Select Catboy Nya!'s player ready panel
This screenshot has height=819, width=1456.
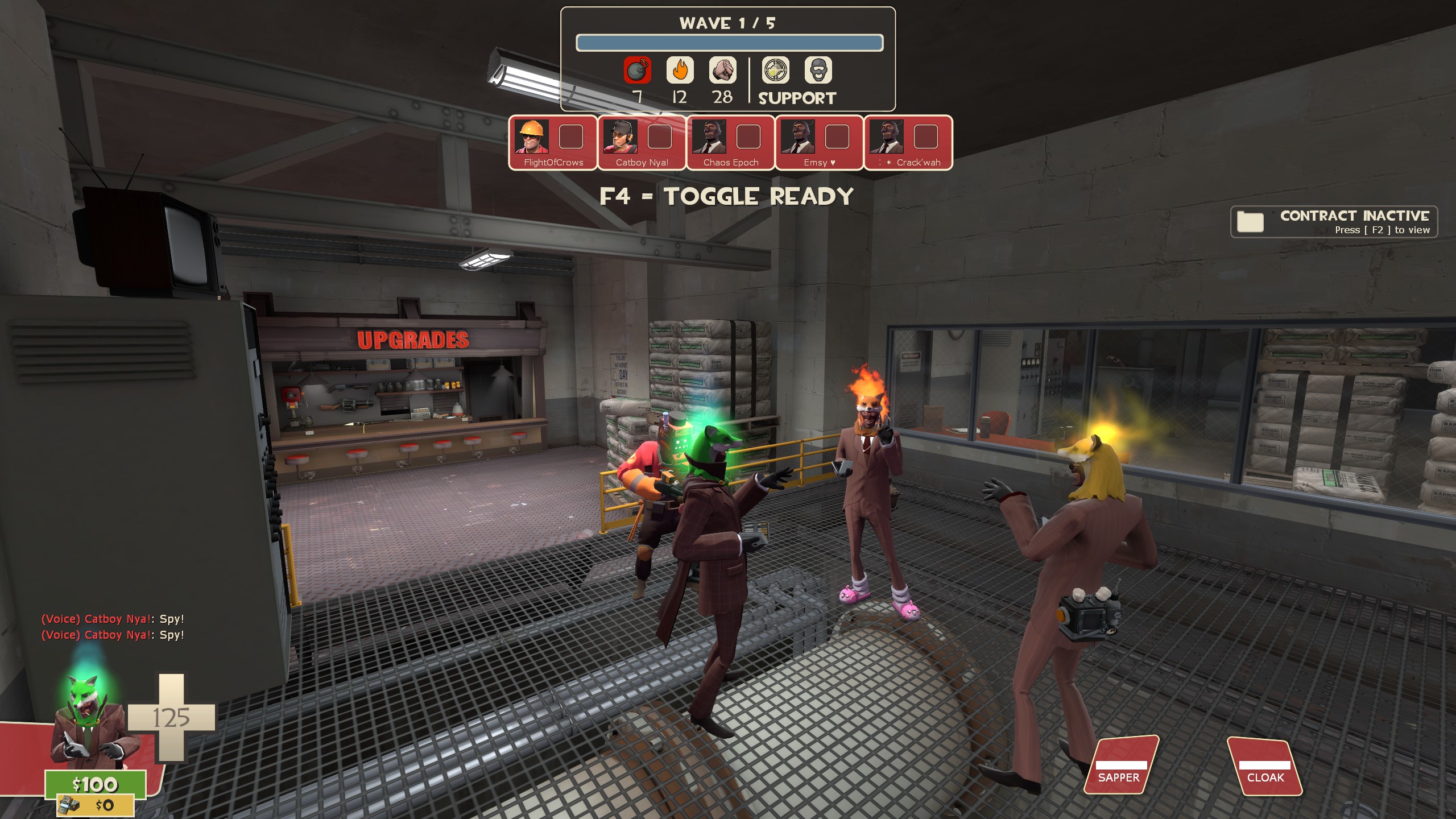coord(642,142)
